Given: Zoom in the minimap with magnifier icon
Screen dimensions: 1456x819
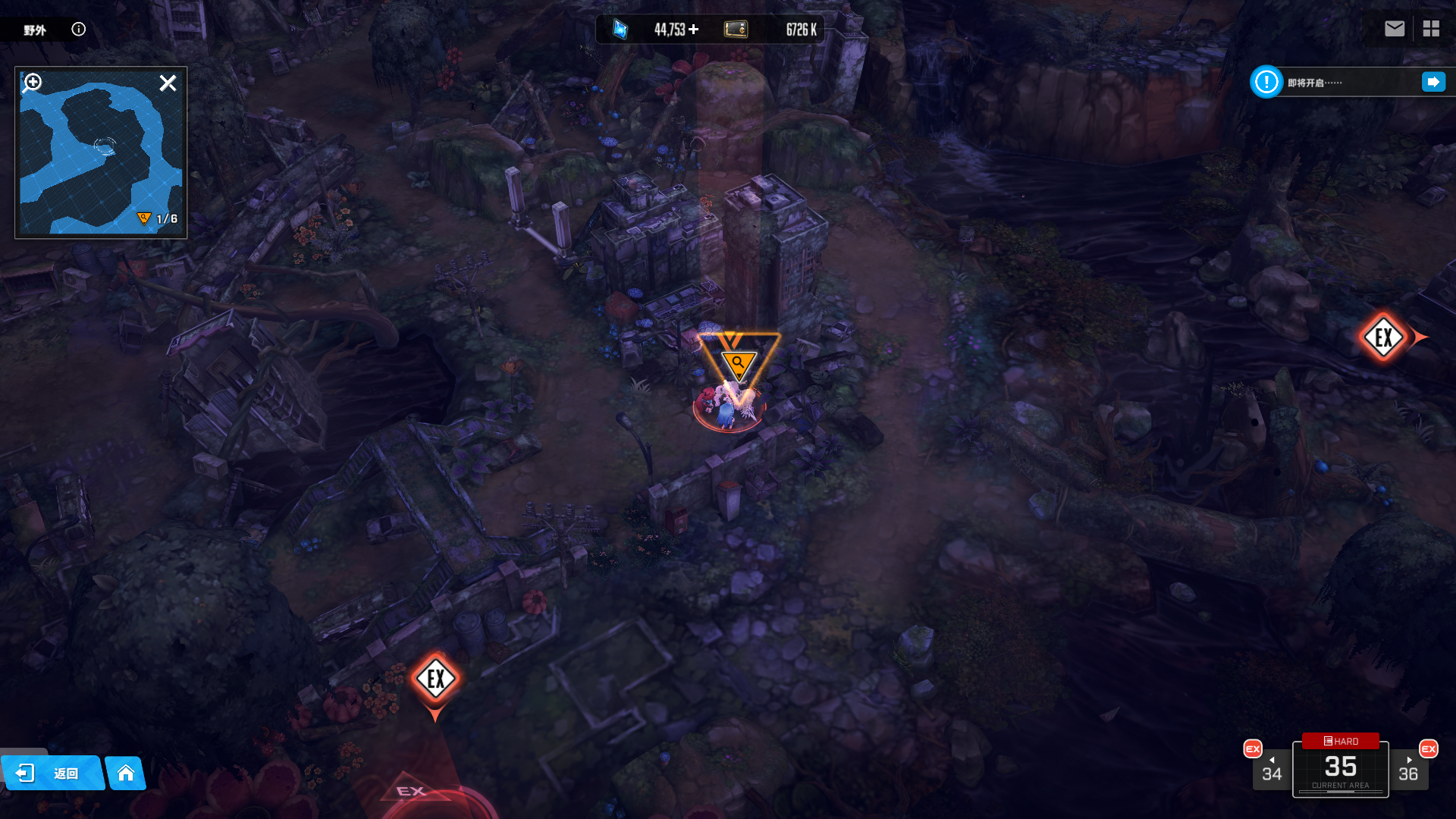Looking at the screenshot, I should pyautogui.click(x=33, y=82).
